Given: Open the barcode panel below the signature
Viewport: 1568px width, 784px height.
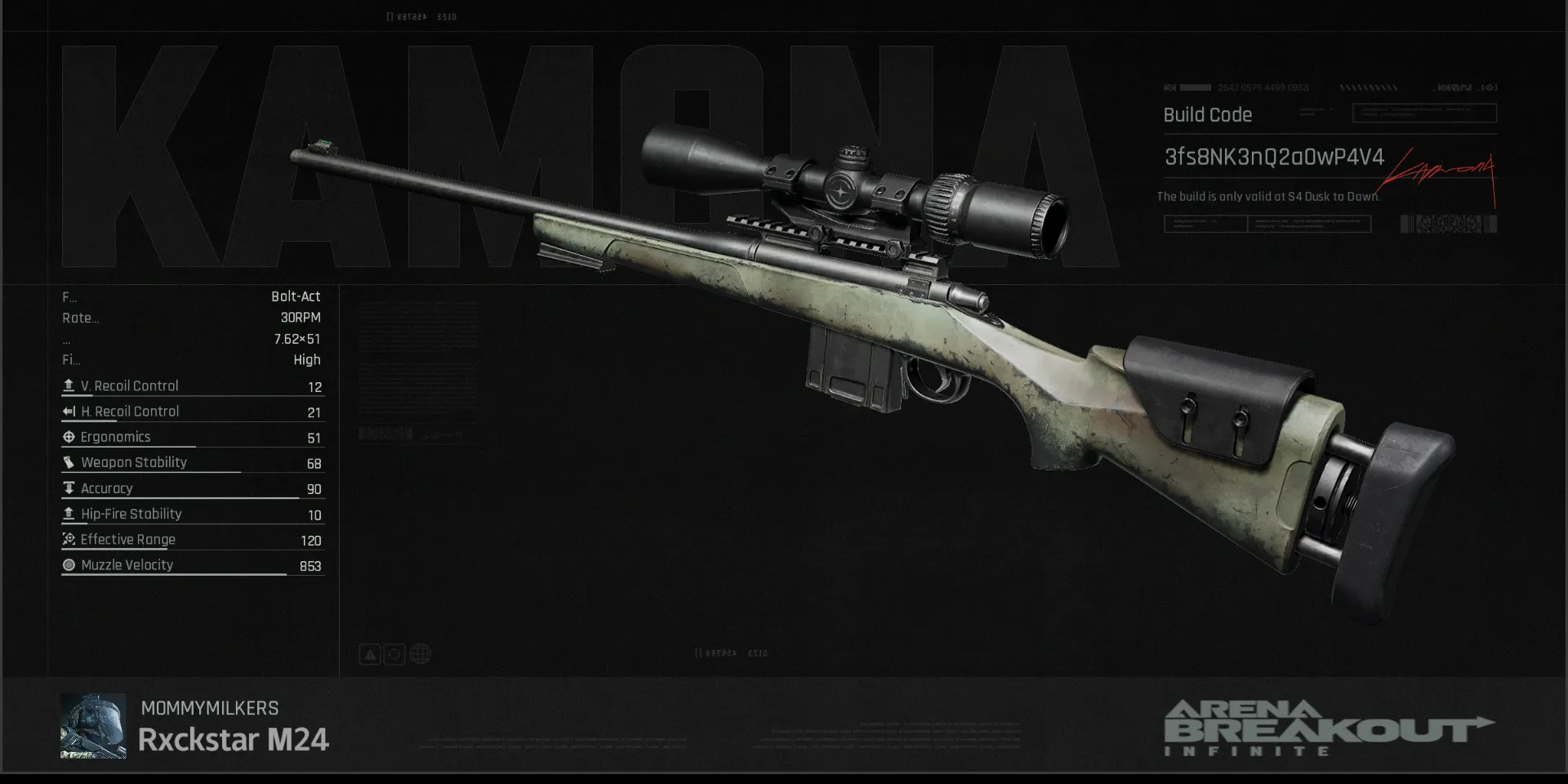Looking at the screenshot, I should (1448, 223).
